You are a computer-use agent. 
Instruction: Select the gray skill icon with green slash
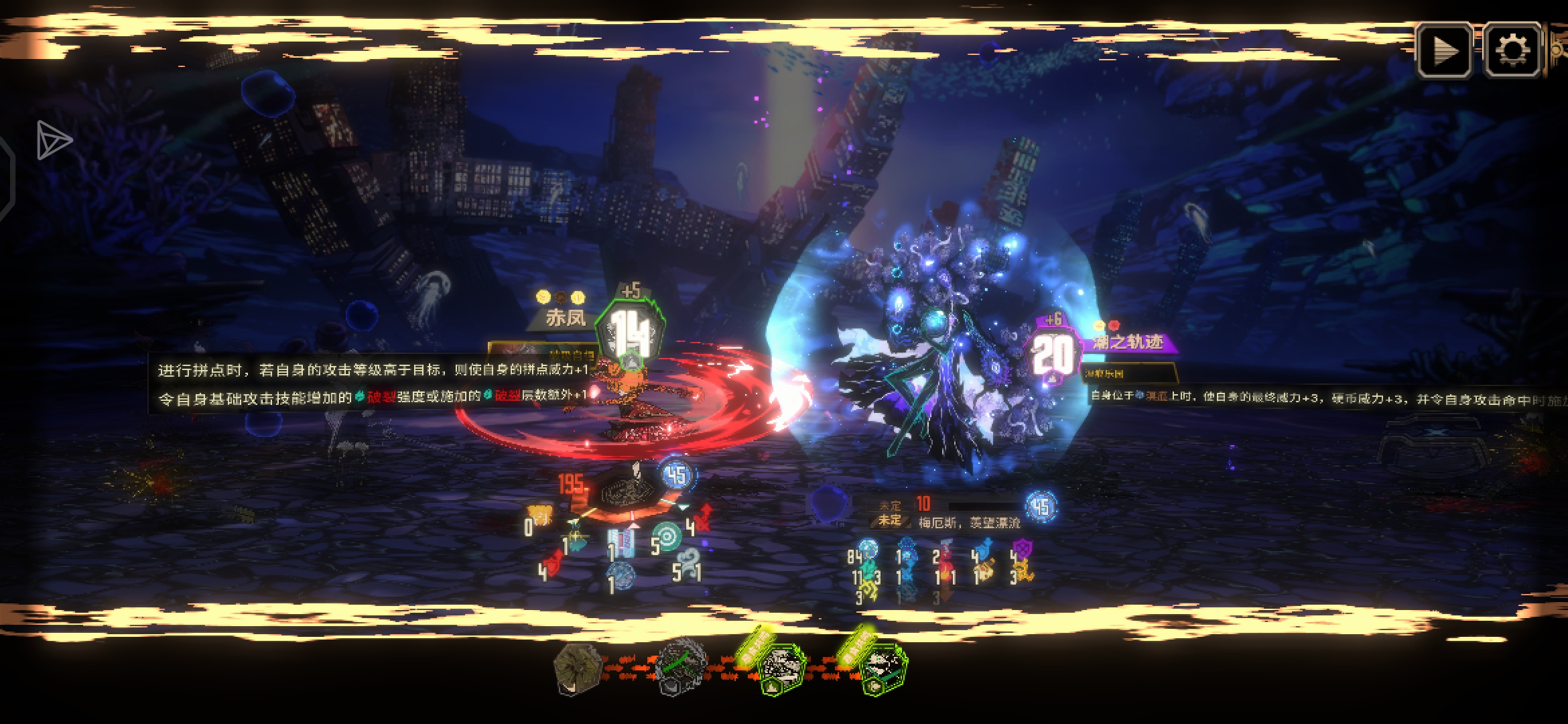[x=681, y=668]
